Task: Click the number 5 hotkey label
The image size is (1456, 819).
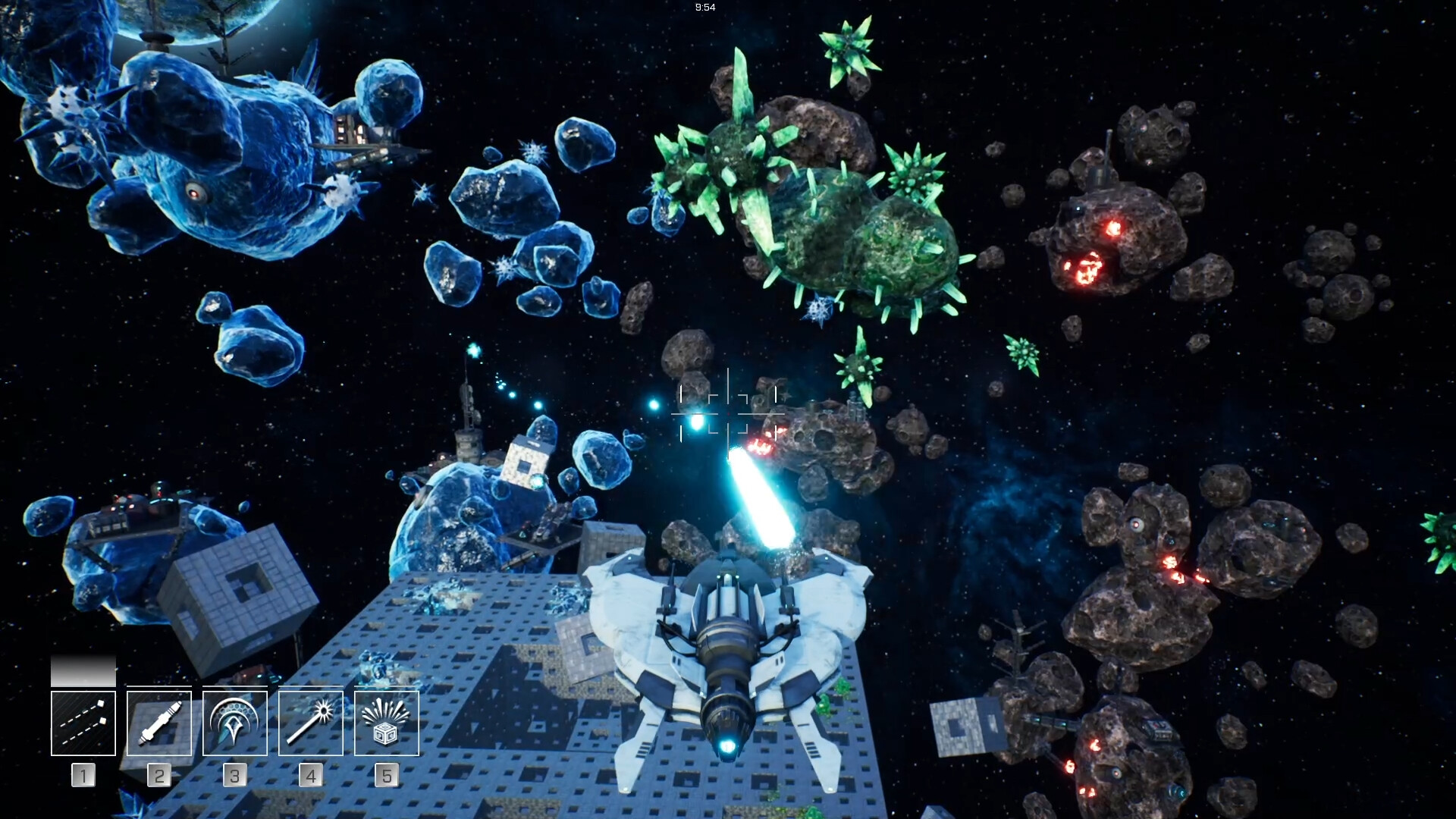Action: coord(387,775)
